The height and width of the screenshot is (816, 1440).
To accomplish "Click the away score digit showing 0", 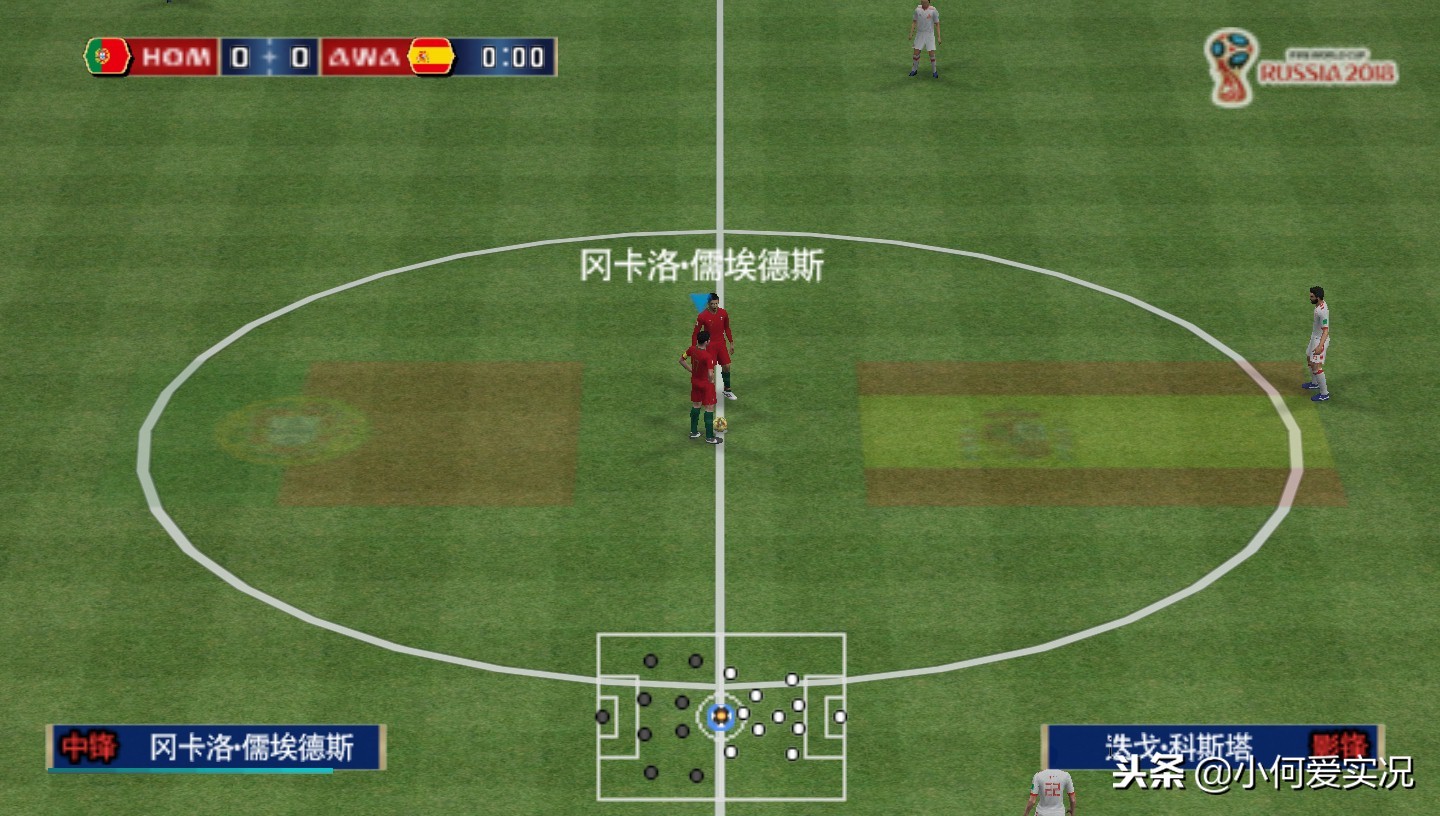I will point(298,57).
